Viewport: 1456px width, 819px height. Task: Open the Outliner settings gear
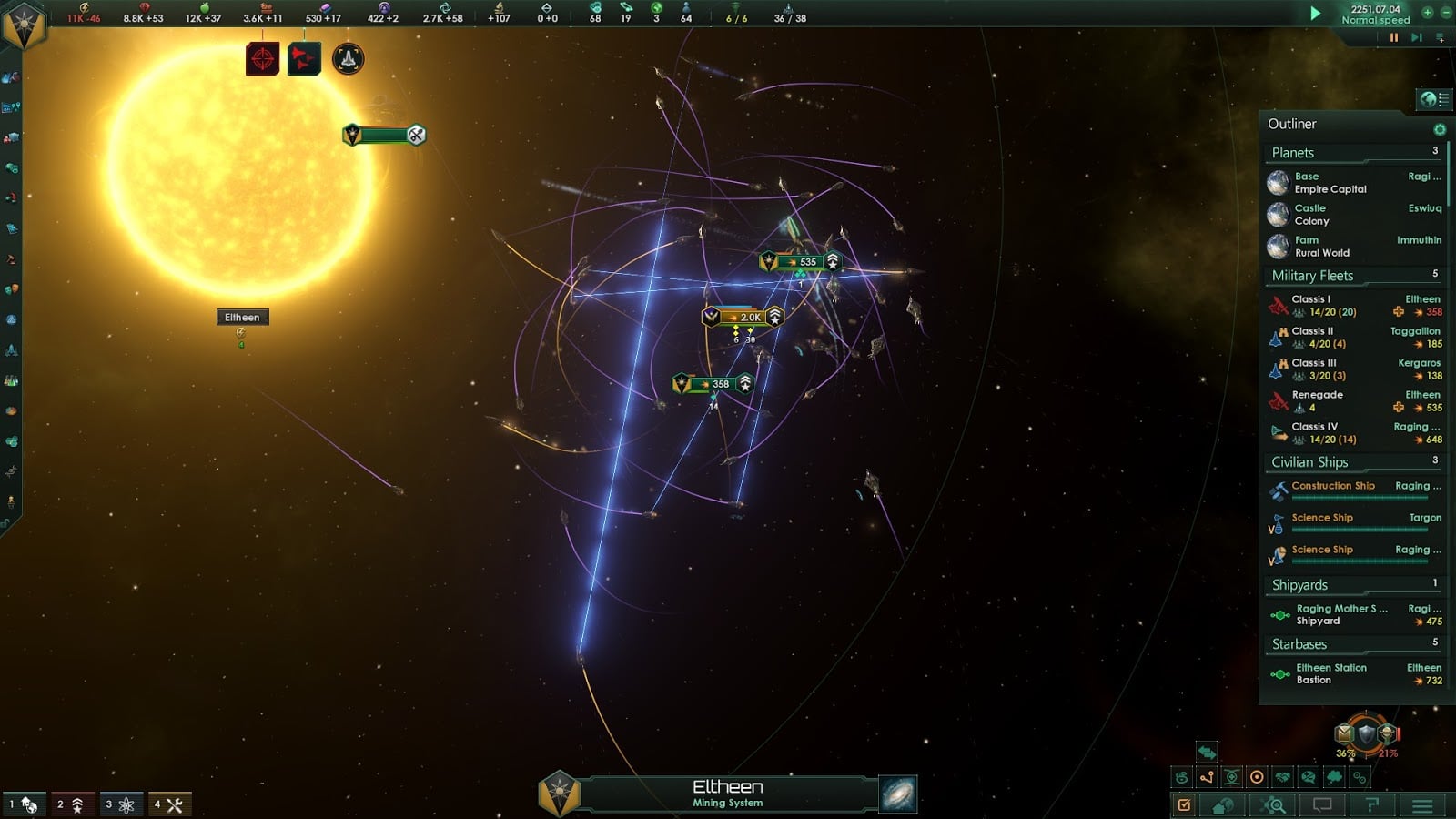(x=1439, y=128)
